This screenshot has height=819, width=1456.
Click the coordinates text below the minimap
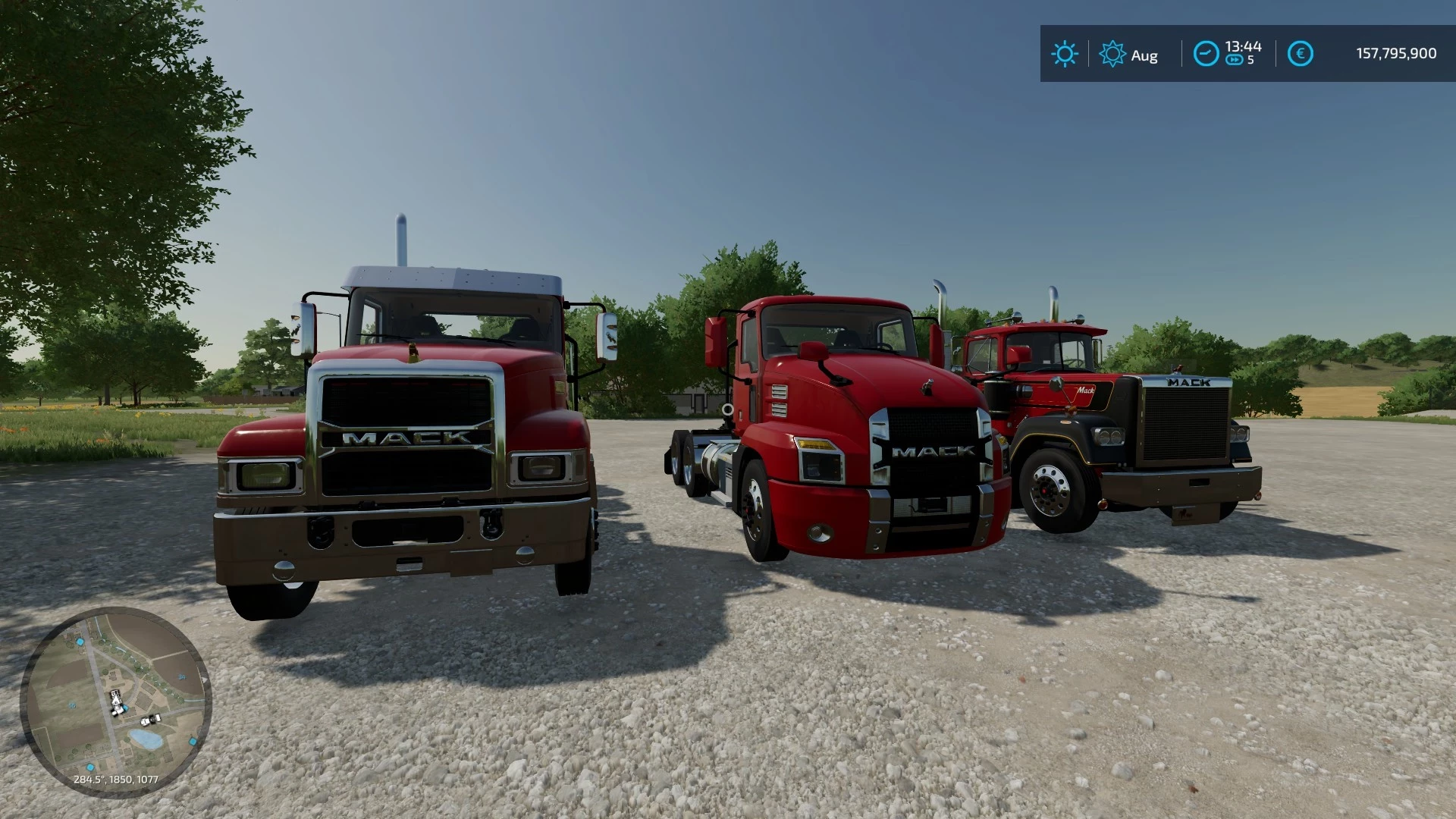pyautogui.click(x=115, y=780)
